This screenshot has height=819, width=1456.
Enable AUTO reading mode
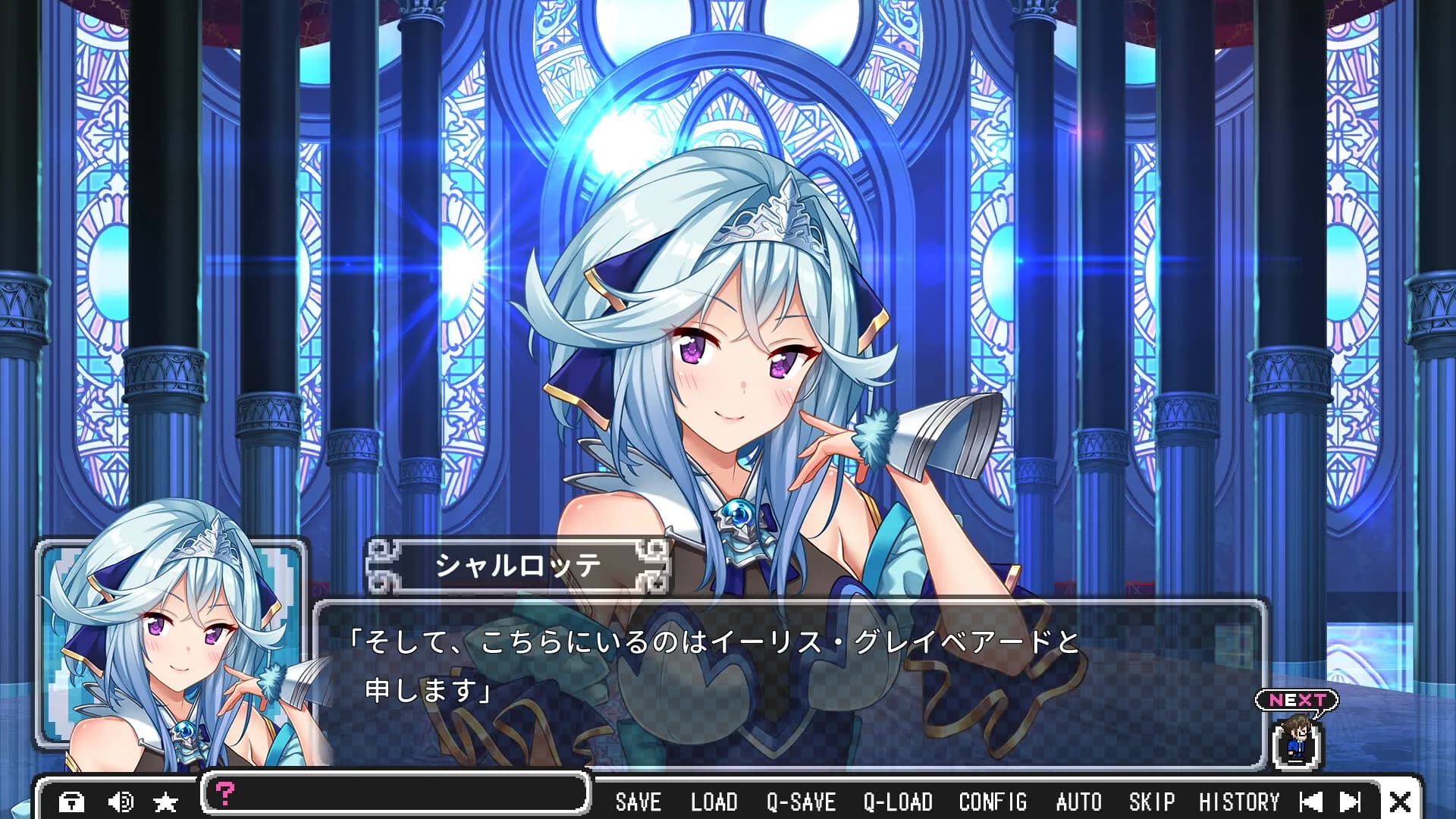(1078, 802)
